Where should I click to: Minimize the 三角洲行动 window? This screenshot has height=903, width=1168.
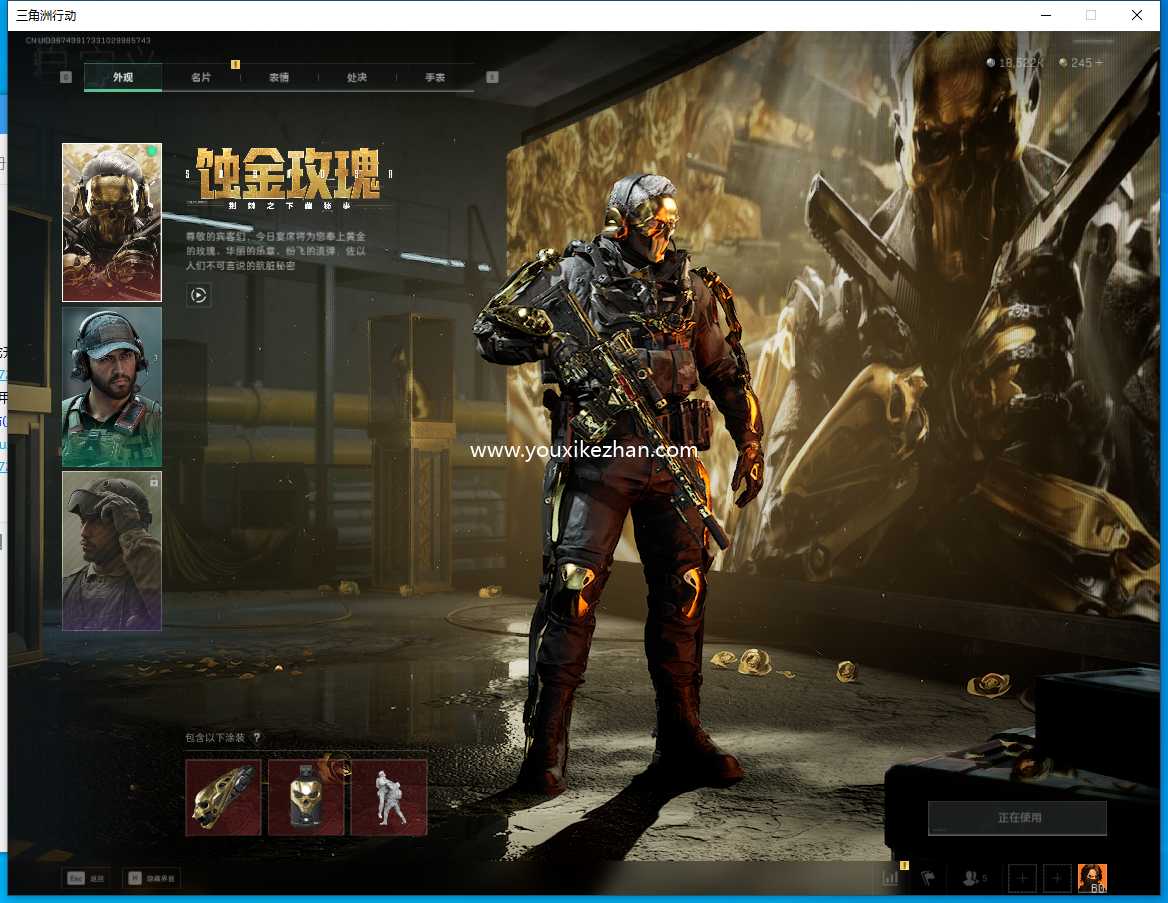1046,15
